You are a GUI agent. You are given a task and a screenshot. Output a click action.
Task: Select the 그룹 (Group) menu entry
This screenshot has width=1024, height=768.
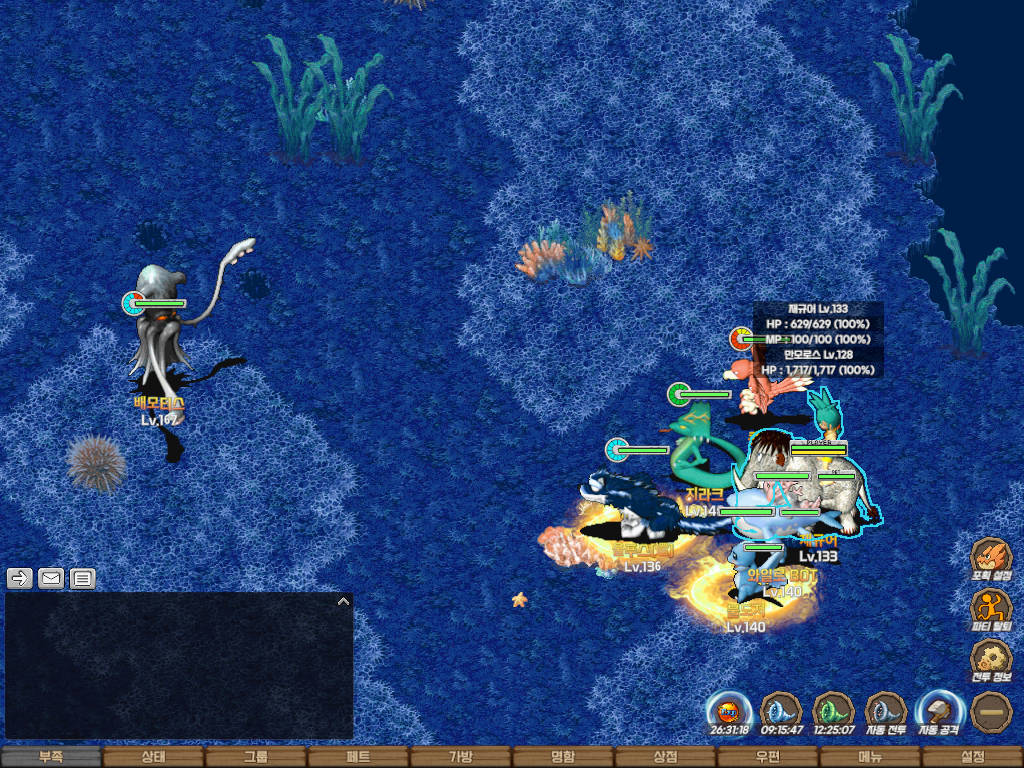256,757
